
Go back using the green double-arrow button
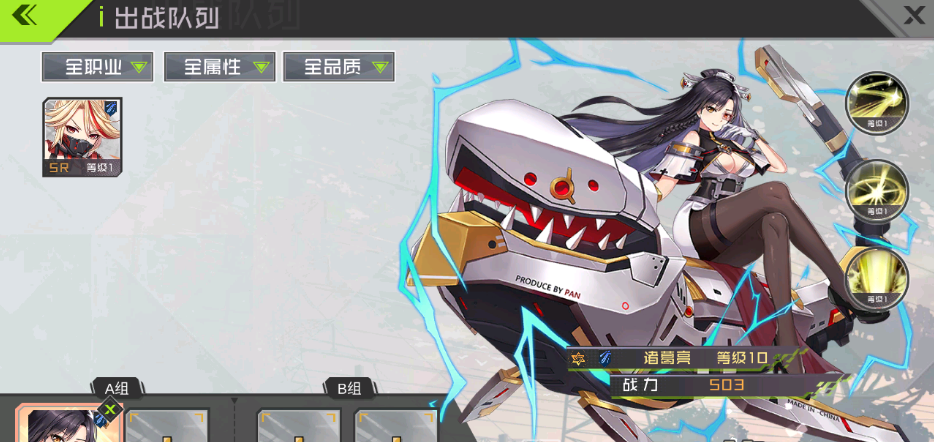[x=30, y=16]
